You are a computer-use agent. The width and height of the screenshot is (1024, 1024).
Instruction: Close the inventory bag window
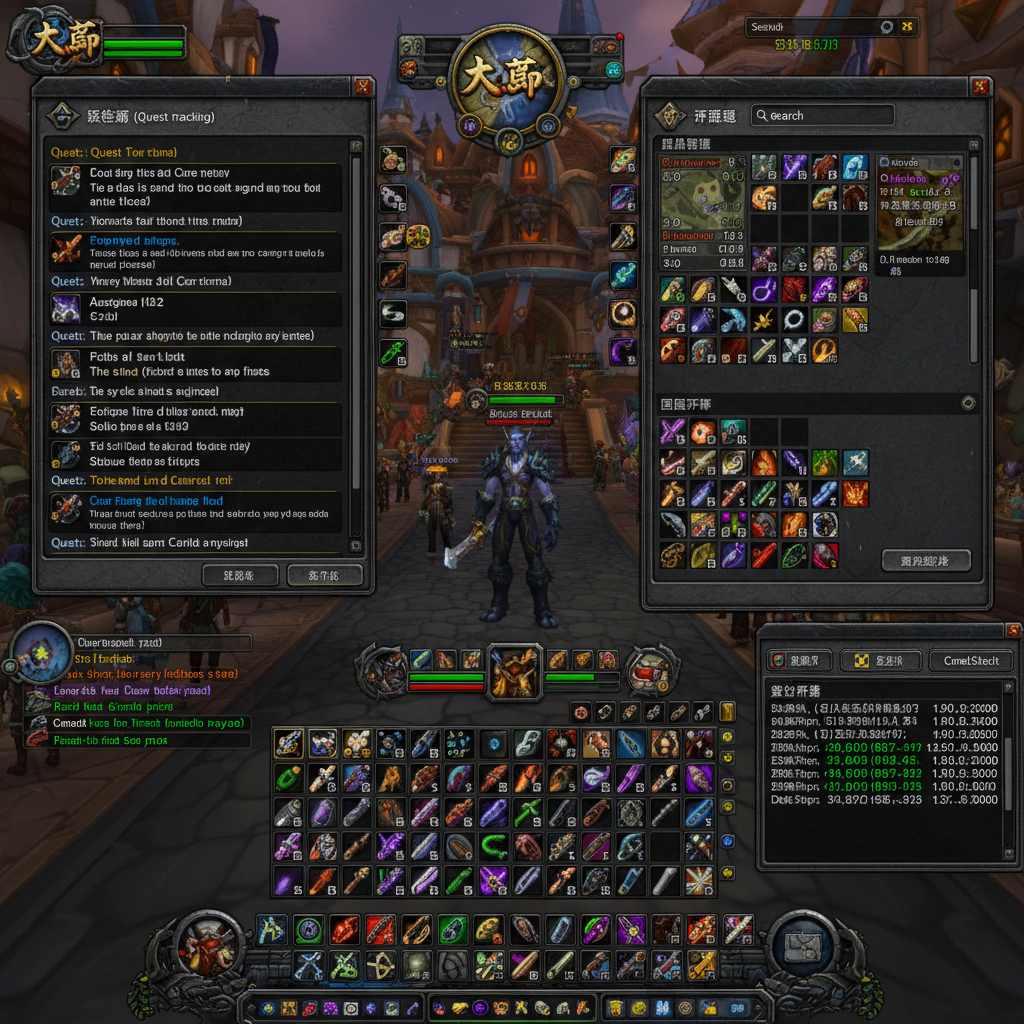click(981, 87)
